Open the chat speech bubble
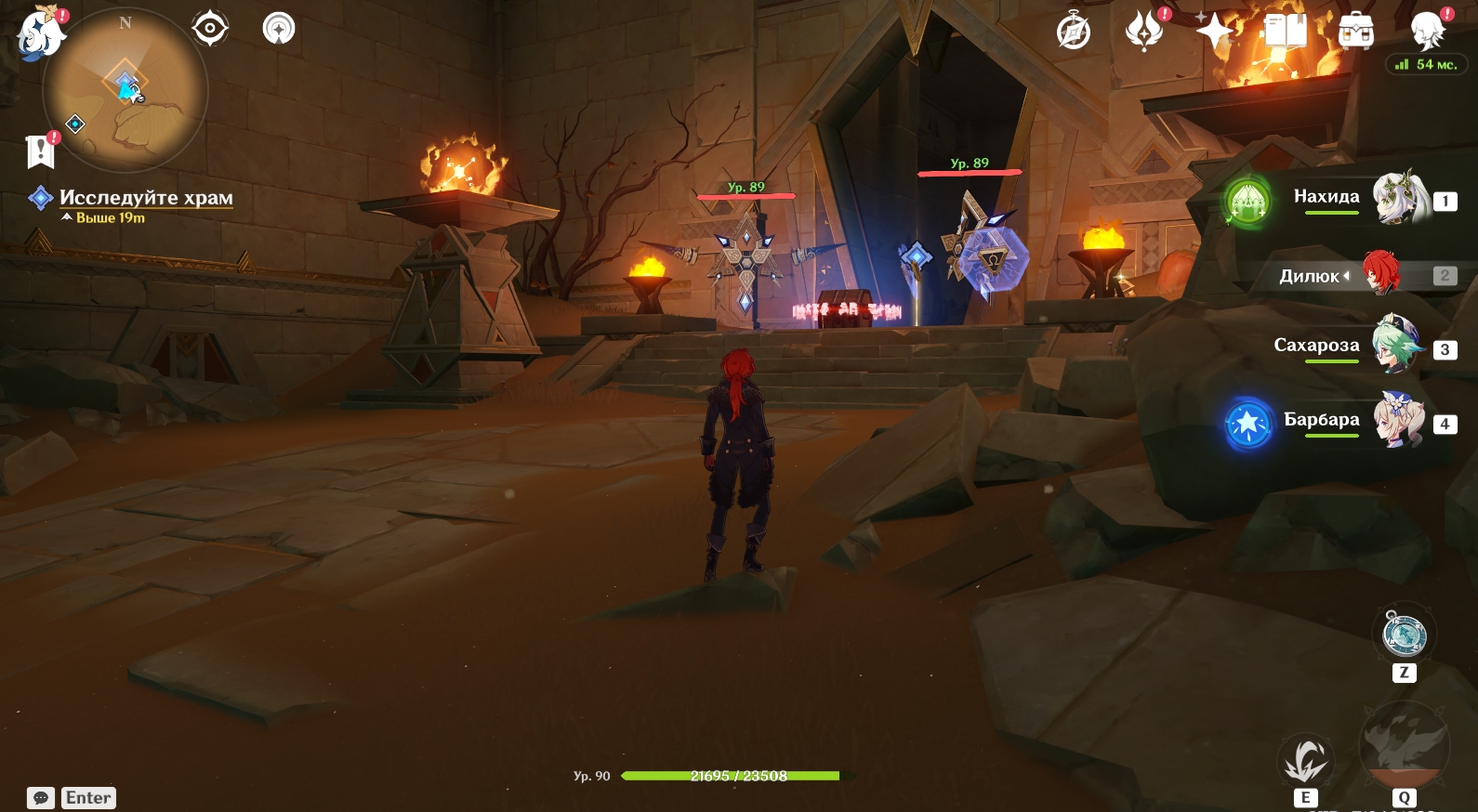The image size is (1478, 812). click(x=41, y=798)
